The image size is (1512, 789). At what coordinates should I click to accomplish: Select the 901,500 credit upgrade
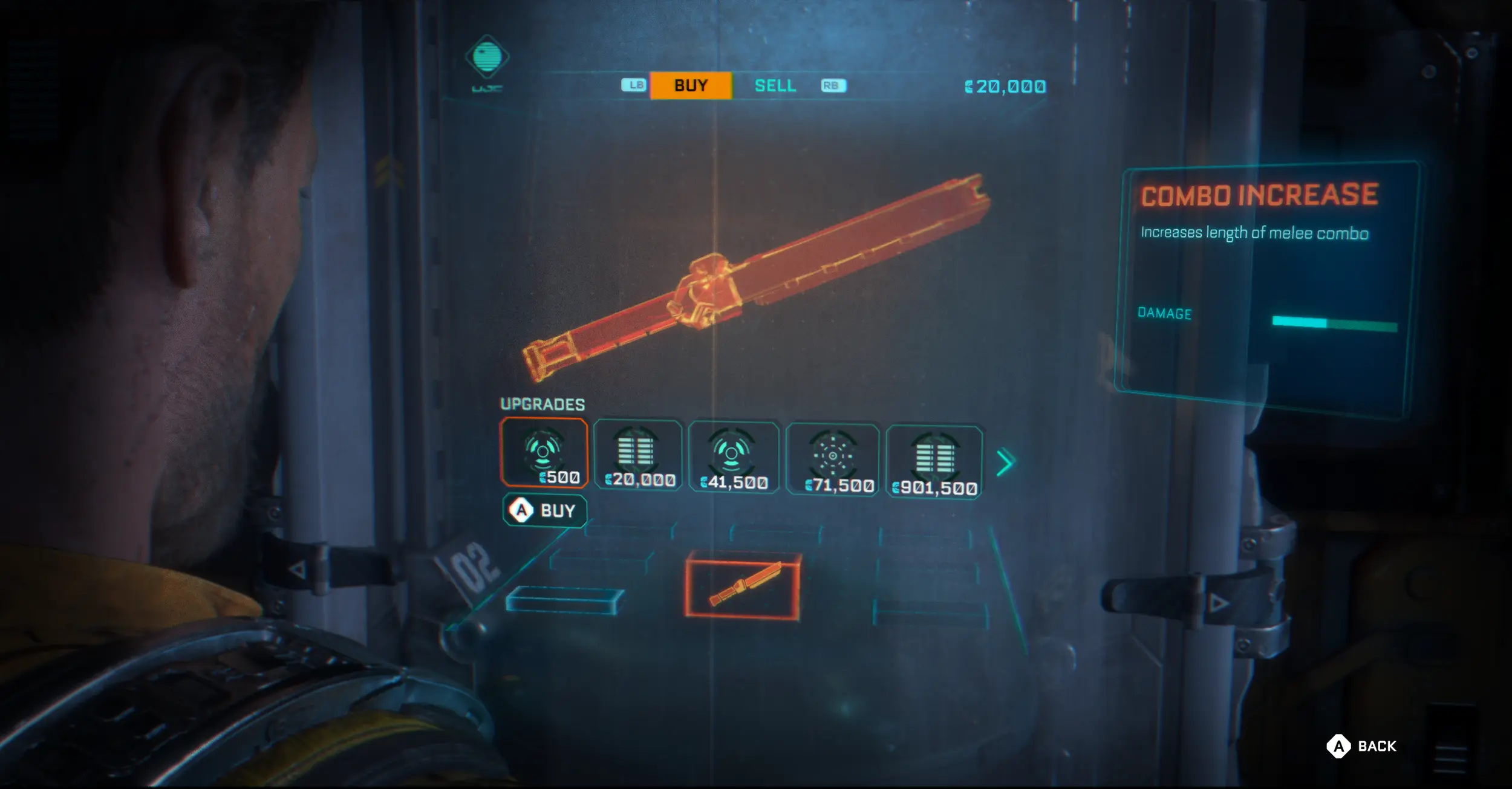[934, 463]
